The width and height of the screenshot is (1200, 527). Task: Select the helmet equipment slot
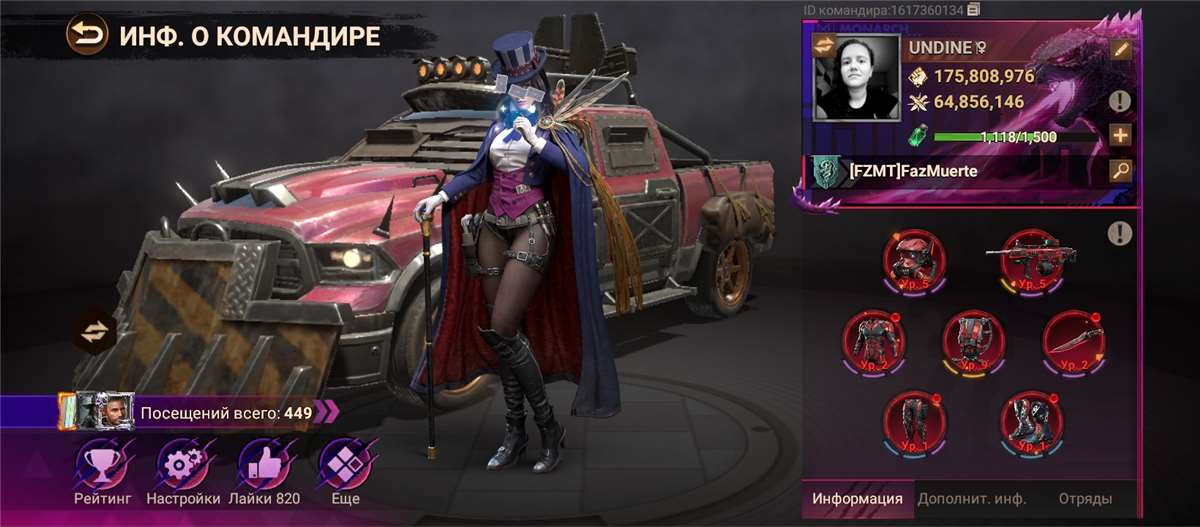[912, 258]
